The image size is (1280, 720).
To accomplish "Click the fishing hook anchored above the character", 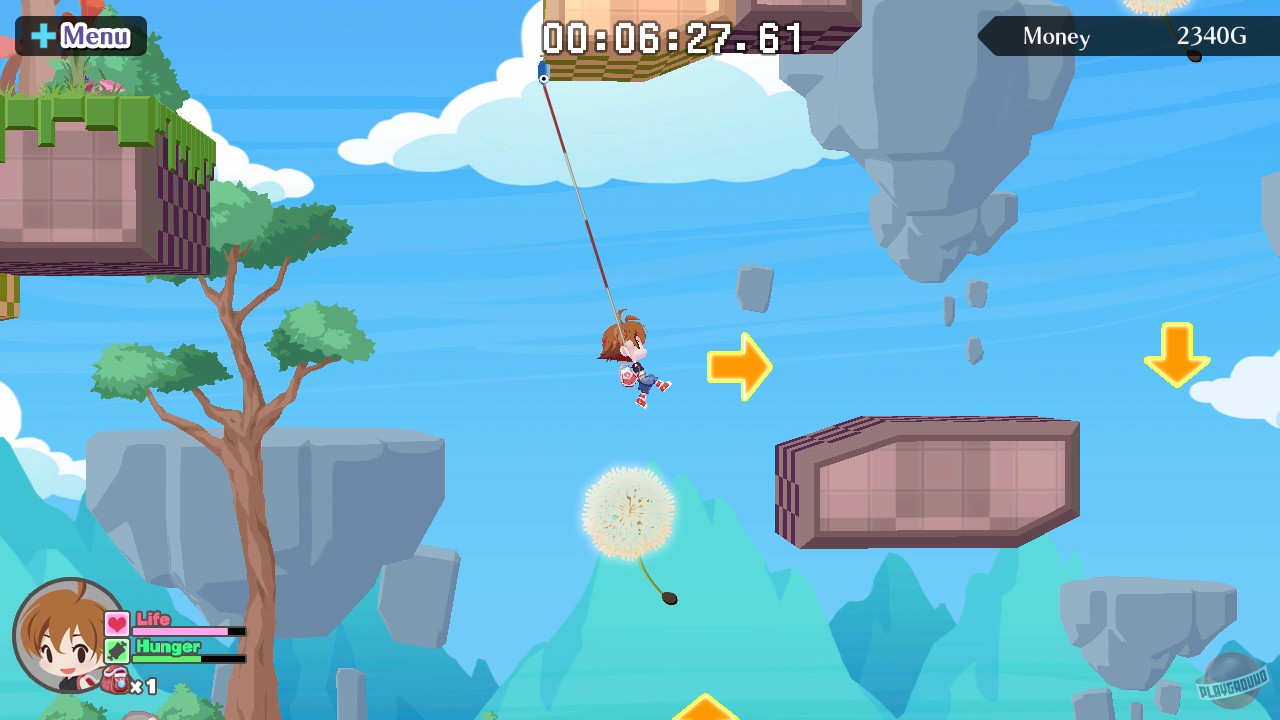I will pyautogui.click(x=543, y=72).
